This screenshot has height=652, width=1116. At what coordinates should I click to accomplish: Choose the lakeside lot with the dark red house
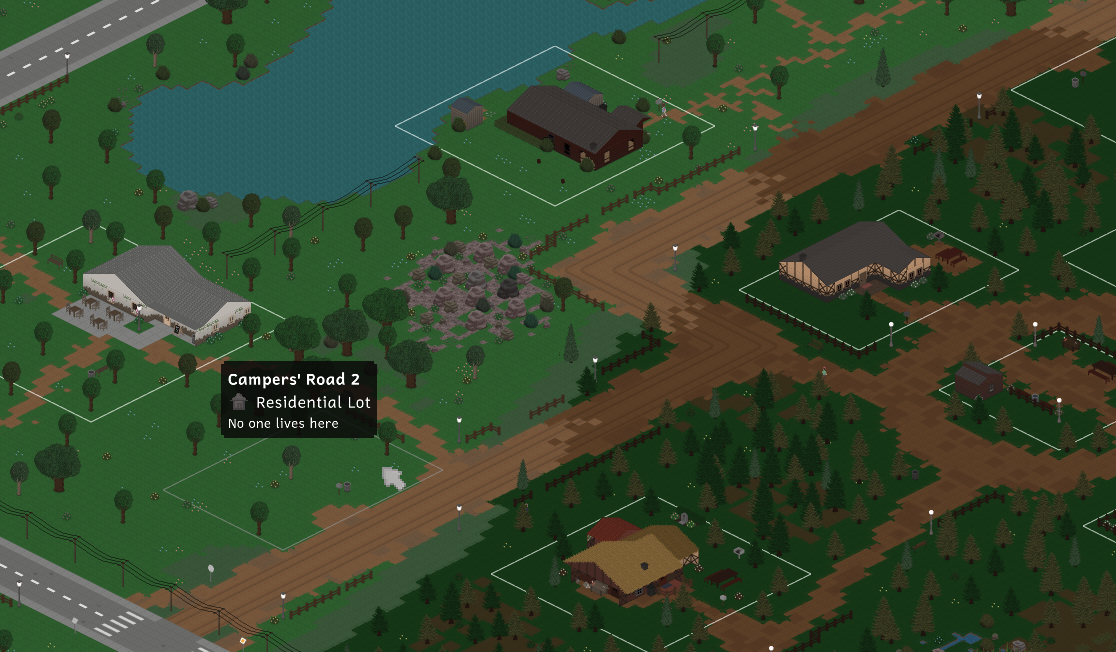click(575, 124)
